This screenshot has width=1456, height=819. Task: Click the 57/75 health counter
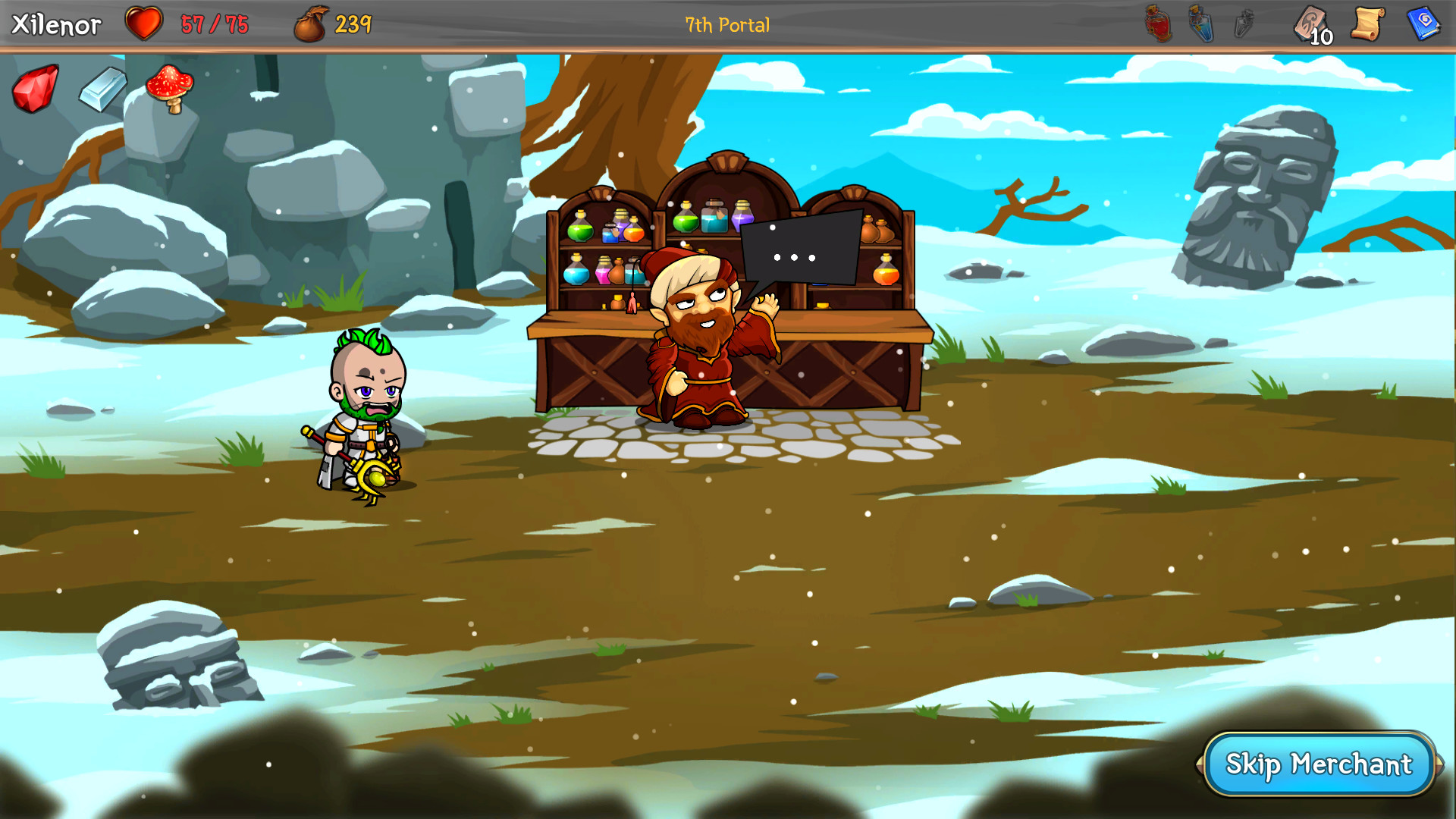coord(214,24)
